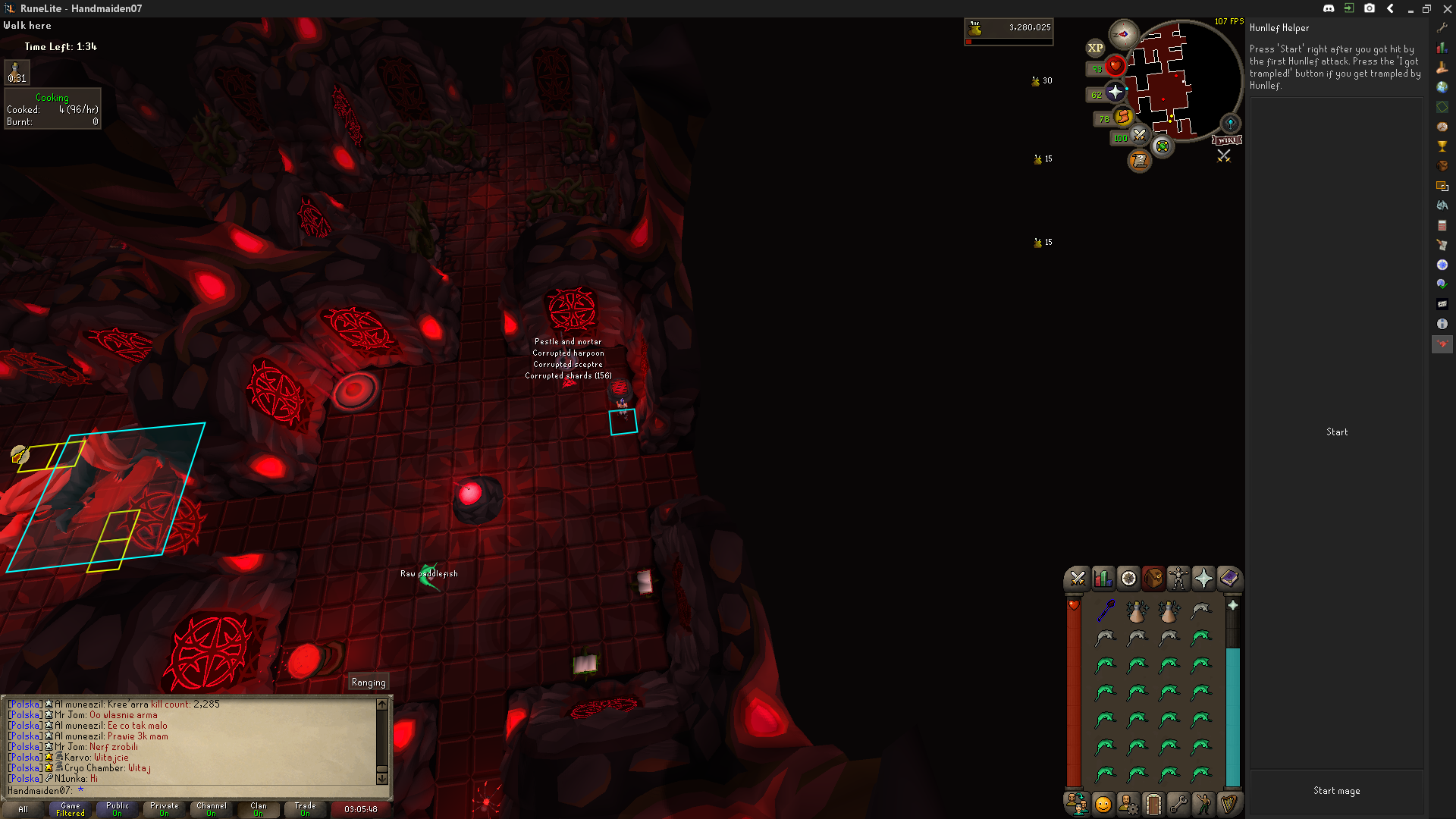Click the Start button in Hunllef Helper

coord(1336,432)
